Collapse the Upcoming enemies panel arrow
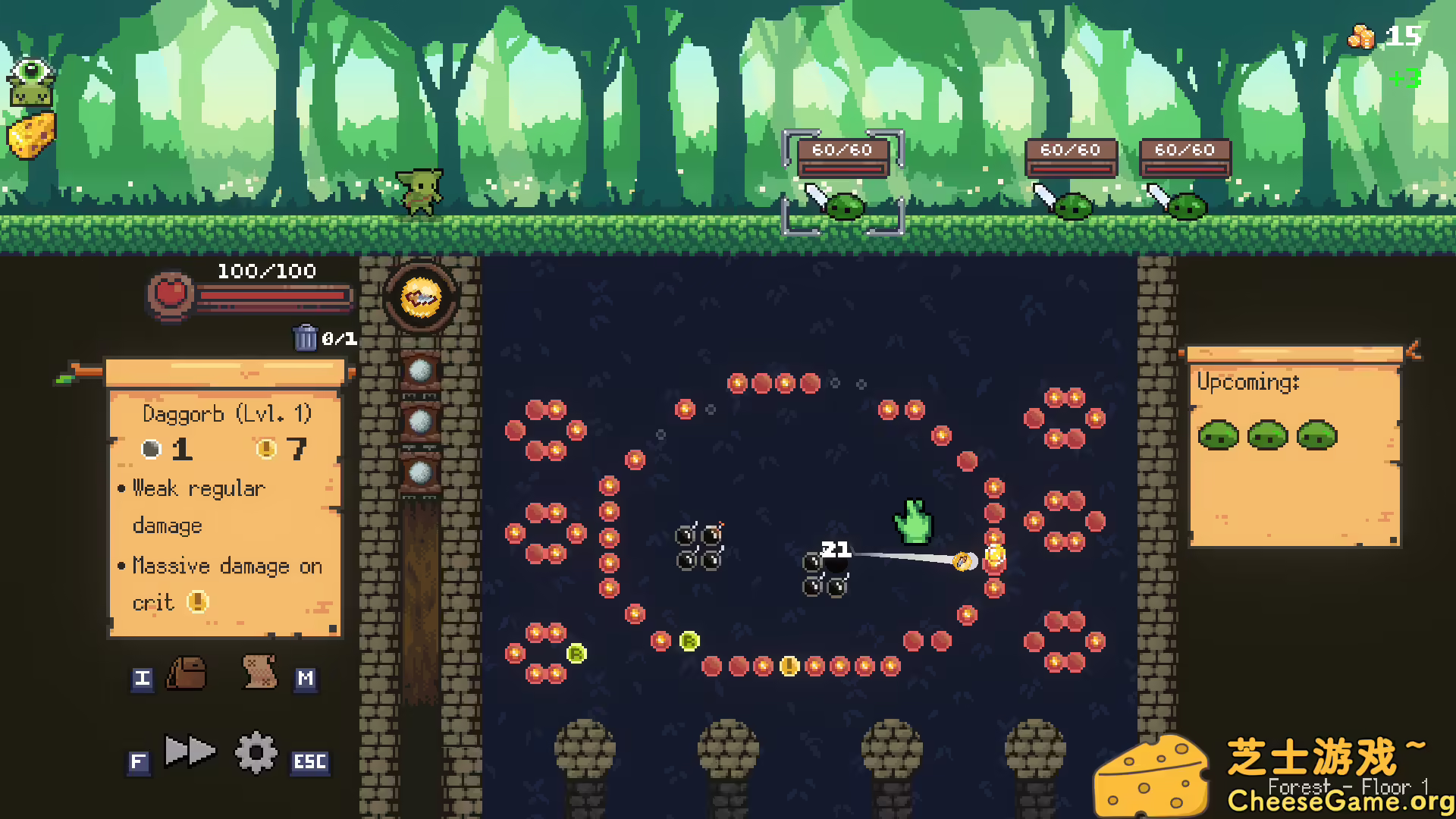This screenshot has width=1456, height=819. coord(1413,350)
